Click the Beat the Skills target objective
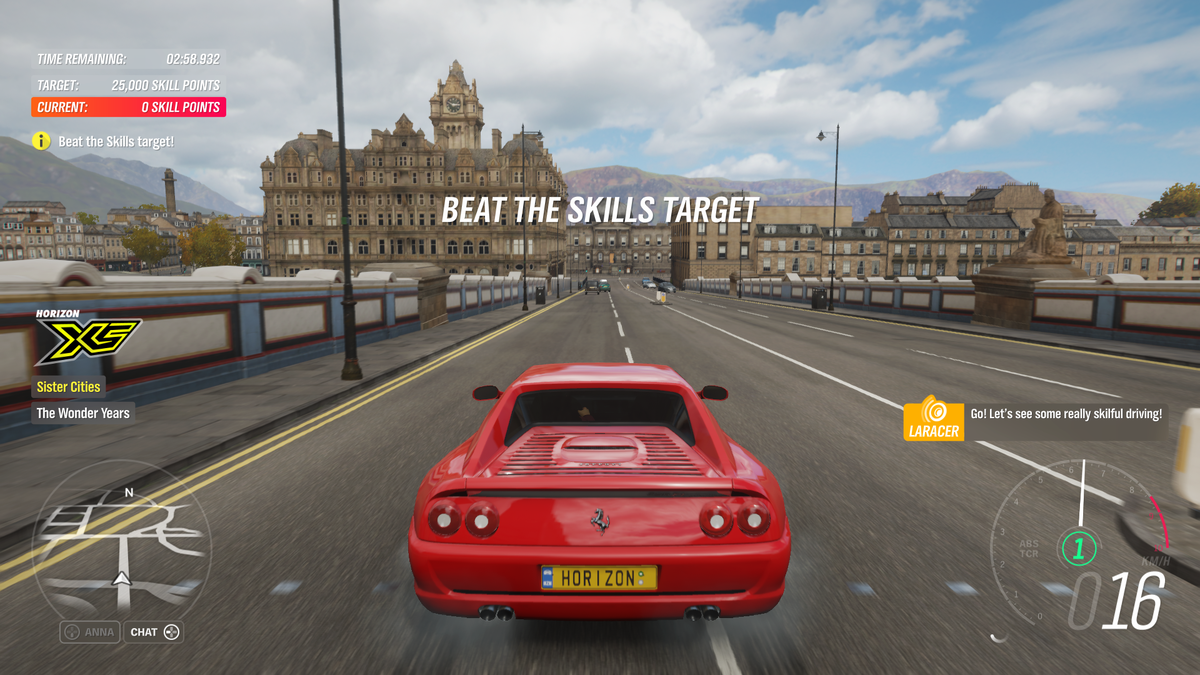This screenshot has height=675, width=1200. coord(116,142)
